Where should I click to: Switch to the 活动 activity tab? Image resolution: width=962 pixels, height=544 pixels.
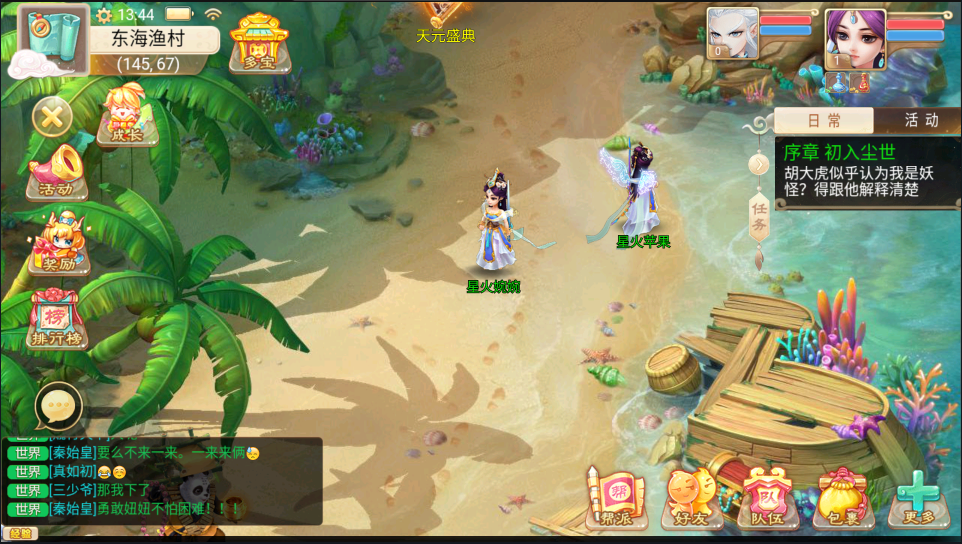920,121
